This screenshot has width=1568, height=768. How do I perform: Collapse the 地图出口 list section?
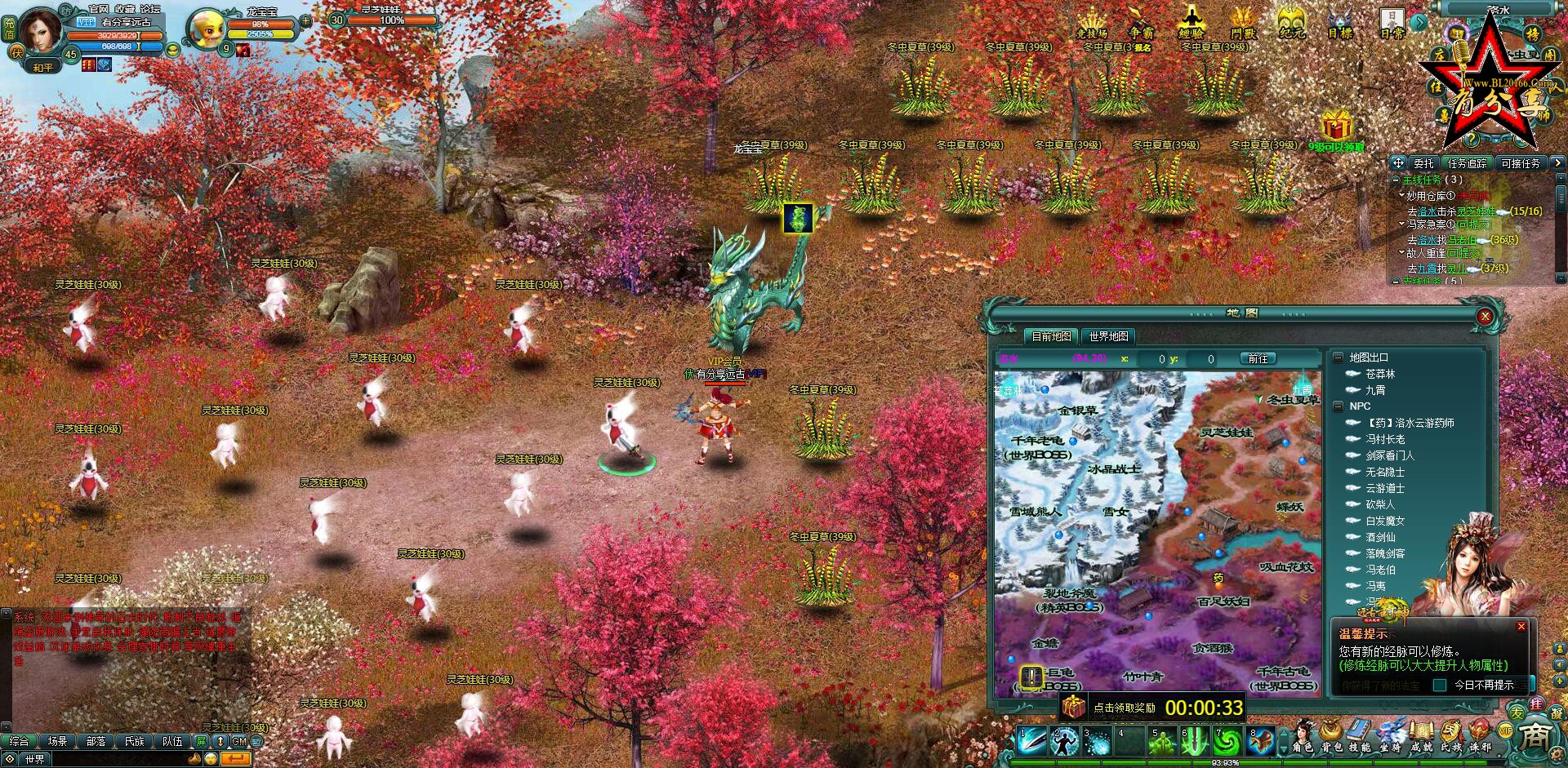pos(1338,357)
